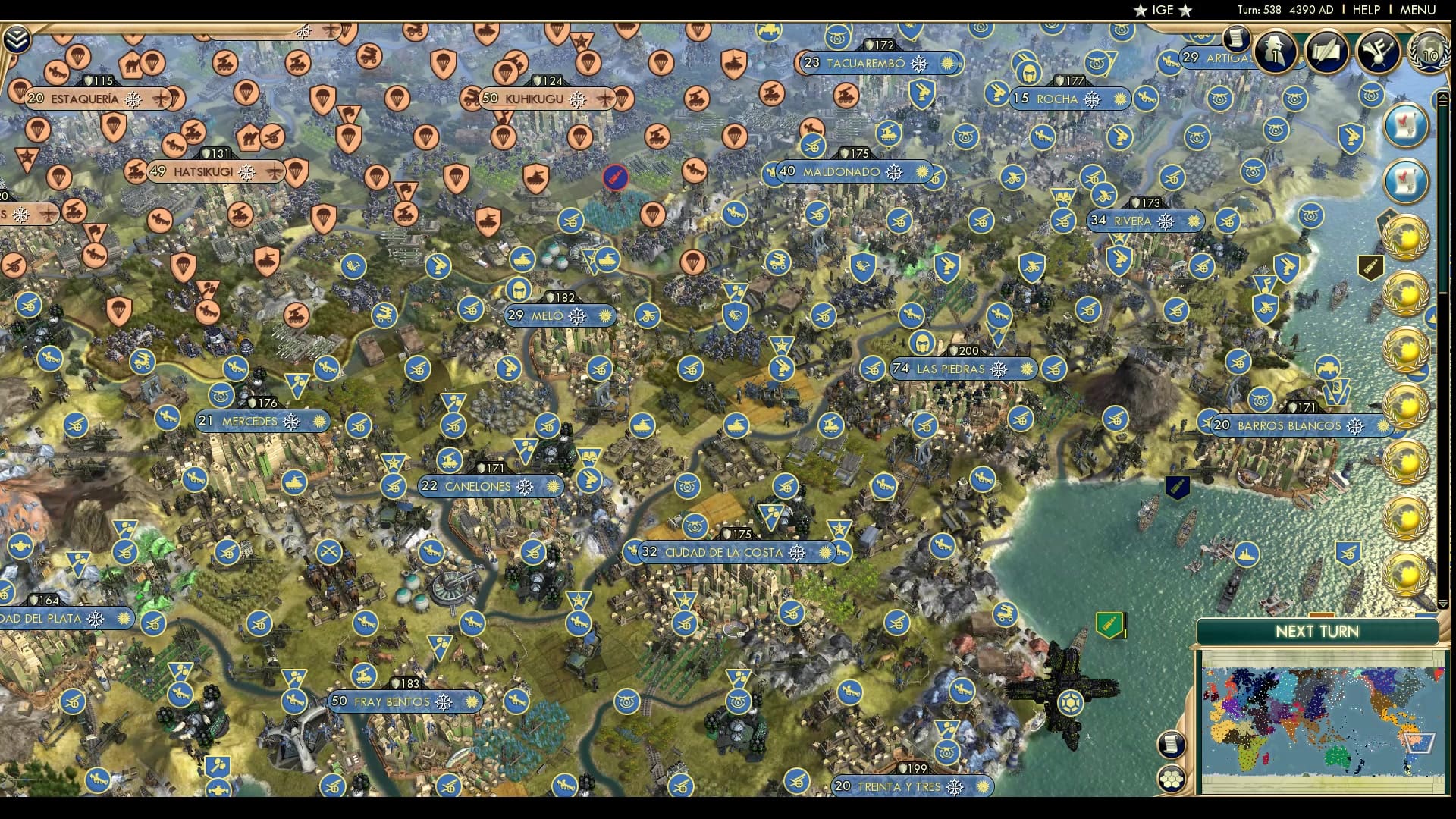This screenshot has height=819, width=1456.
Task: Click the notification scrollbar down arrow
Action: [x=1442, y=604]
